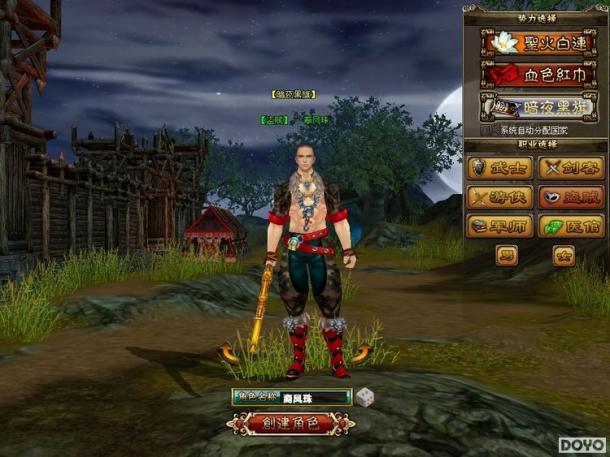Select the 武士 class
The image size is (610, 457).
[499, 167]
